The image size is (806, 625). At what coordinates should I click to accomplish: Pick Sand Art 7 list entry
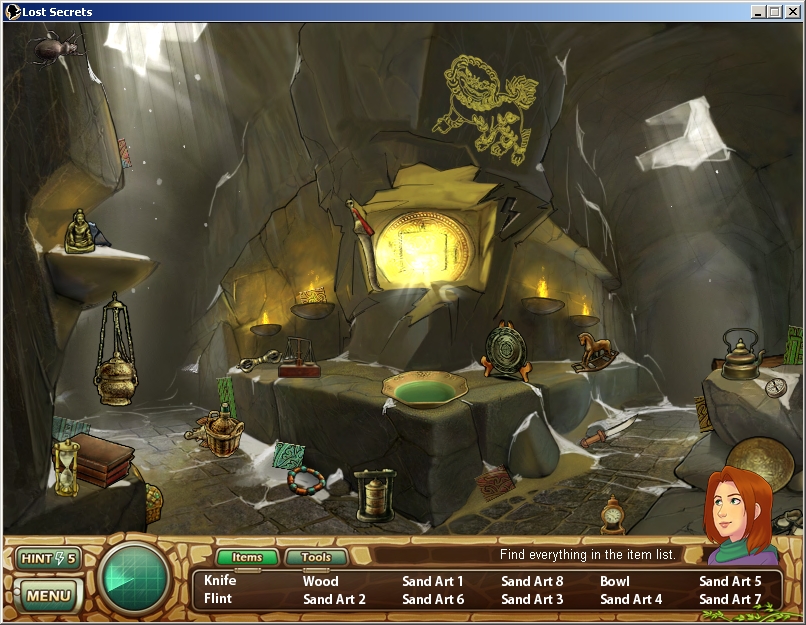click(x=730, y=600)
